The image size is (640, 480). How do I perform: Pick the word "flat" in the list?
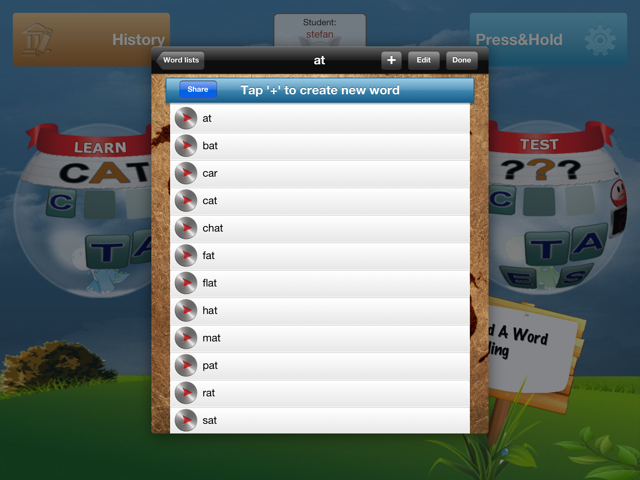pos(320,283)
